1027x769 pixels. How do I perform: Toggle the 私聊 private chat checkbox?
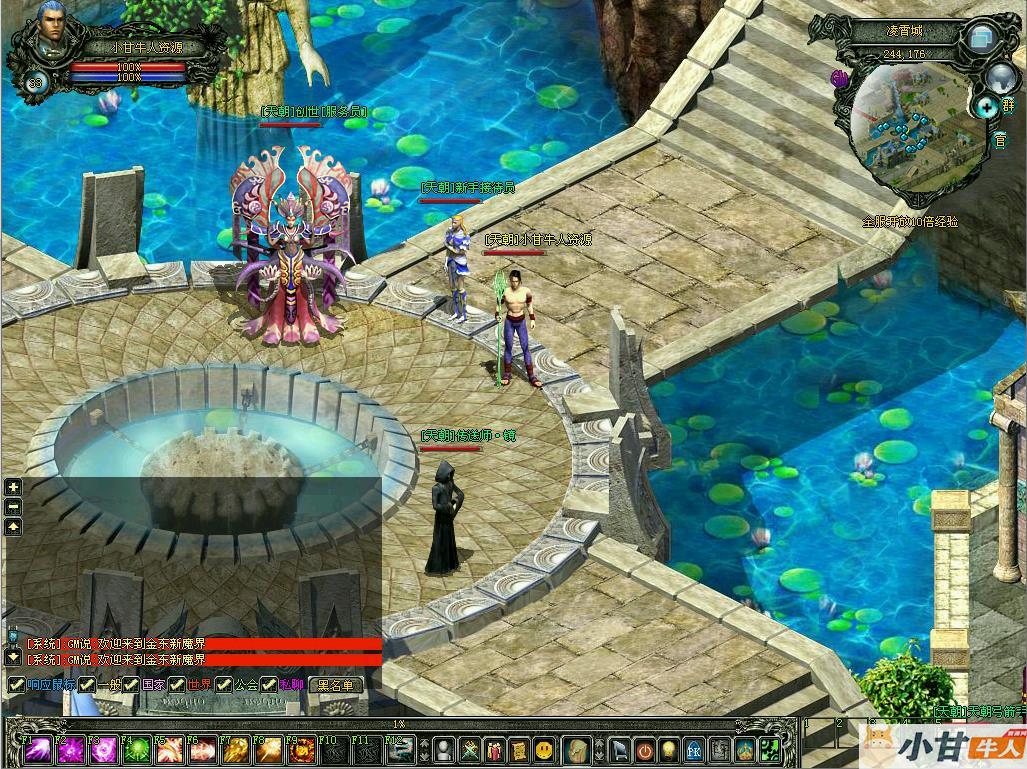[x=269, y=685]
